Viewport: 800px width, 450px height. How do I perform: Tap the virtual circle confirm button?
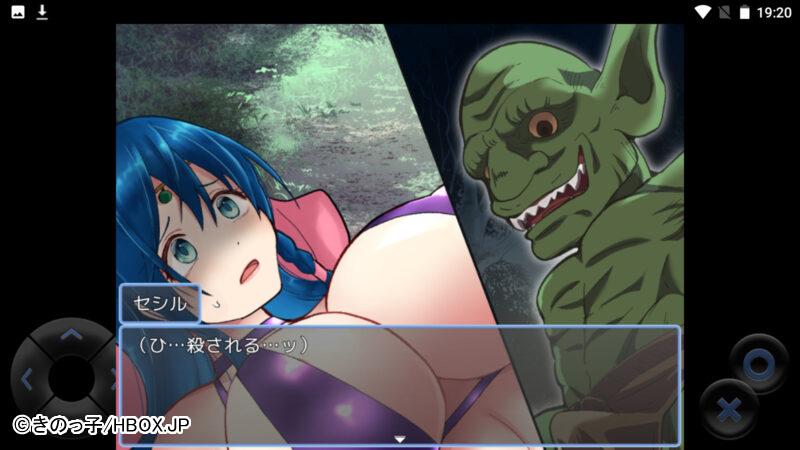758,365
